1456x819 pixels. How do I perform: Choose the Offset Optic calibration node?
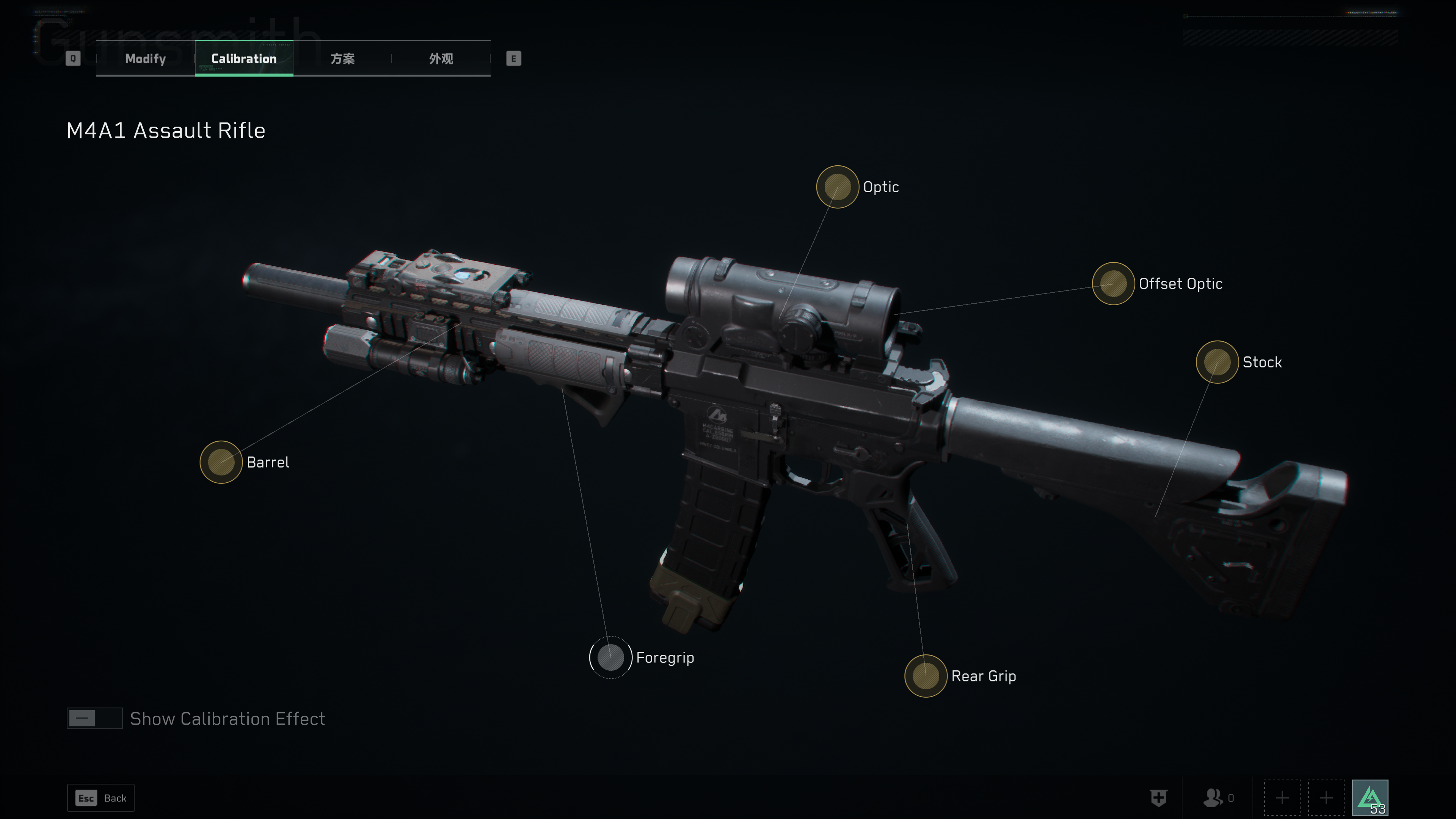click(1113, 284)
